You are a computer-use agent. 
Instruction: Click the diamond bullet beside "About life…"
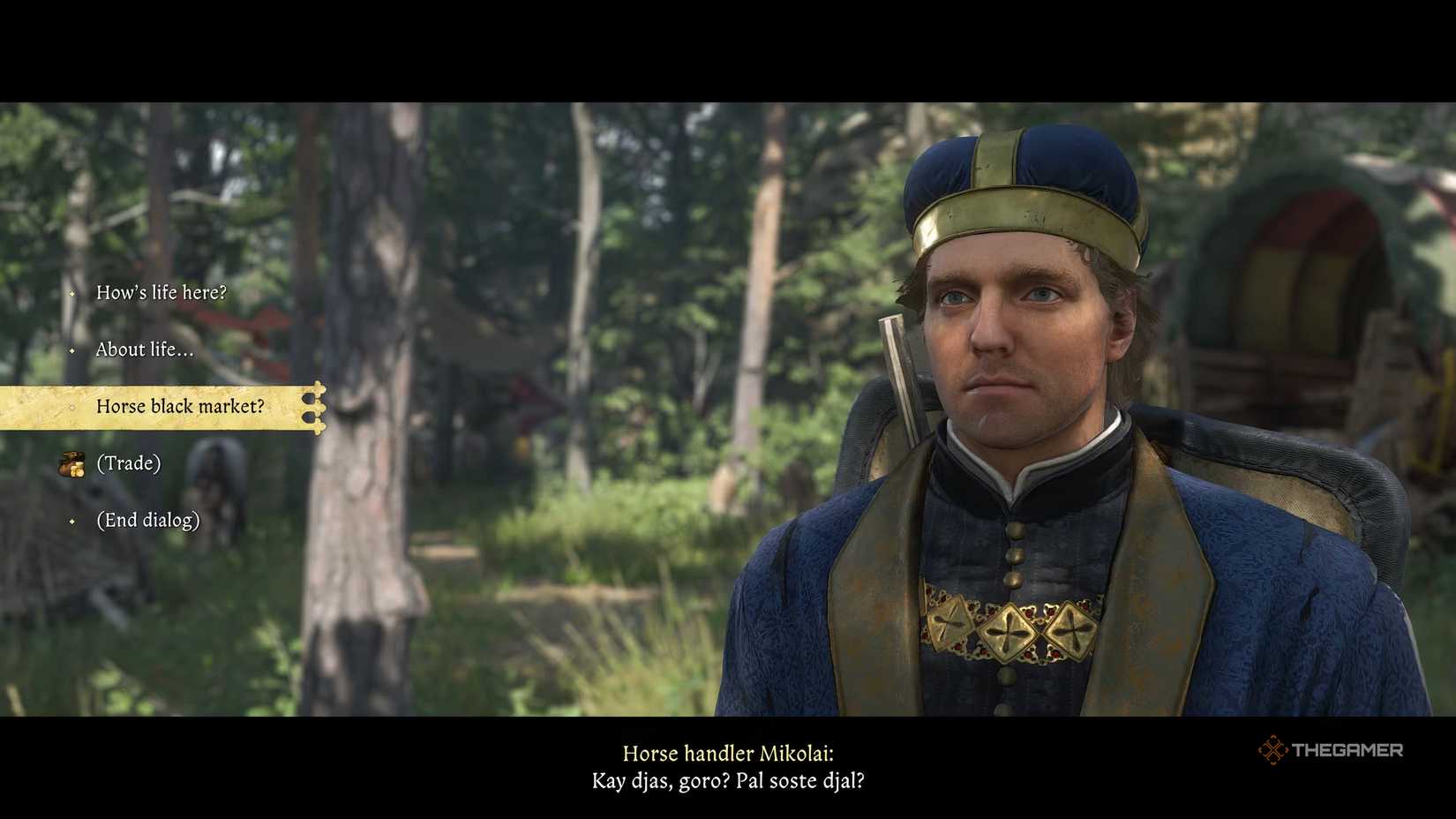click(x=73, y=349)
